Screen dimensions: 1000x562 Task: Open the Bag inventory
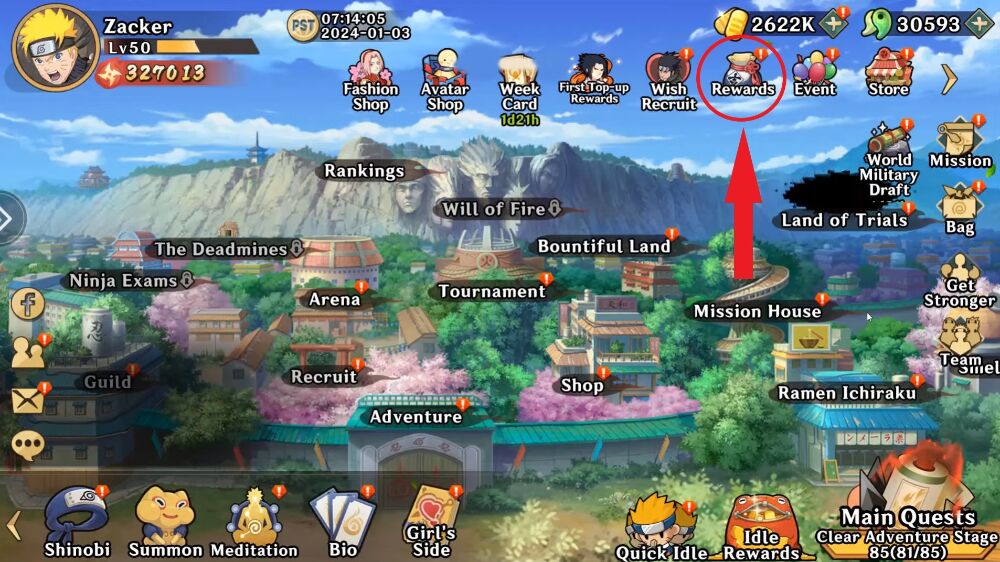click(960, 210)
